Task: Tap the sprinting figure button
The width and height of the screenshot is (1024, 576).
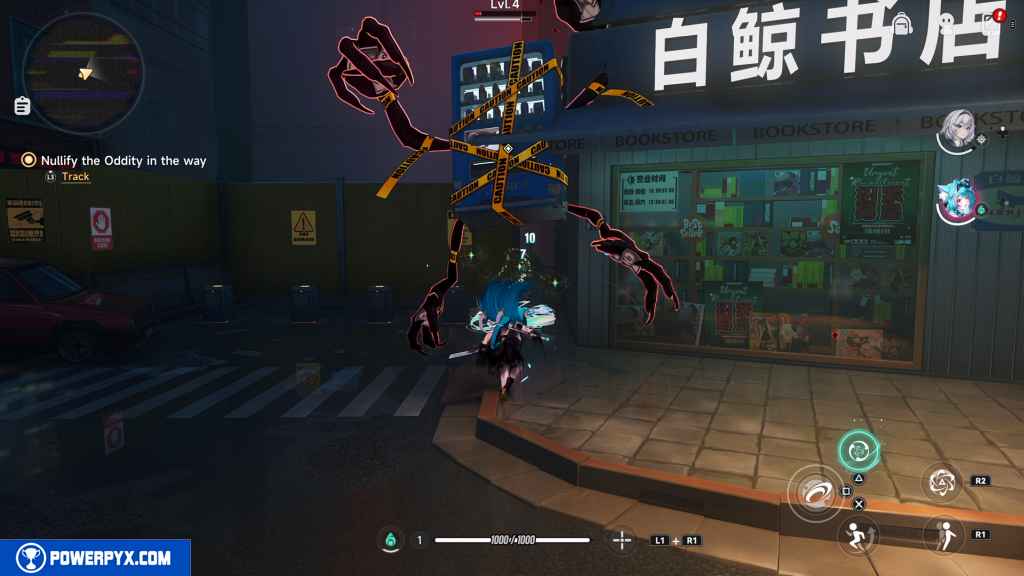Action: click(855, 534)
